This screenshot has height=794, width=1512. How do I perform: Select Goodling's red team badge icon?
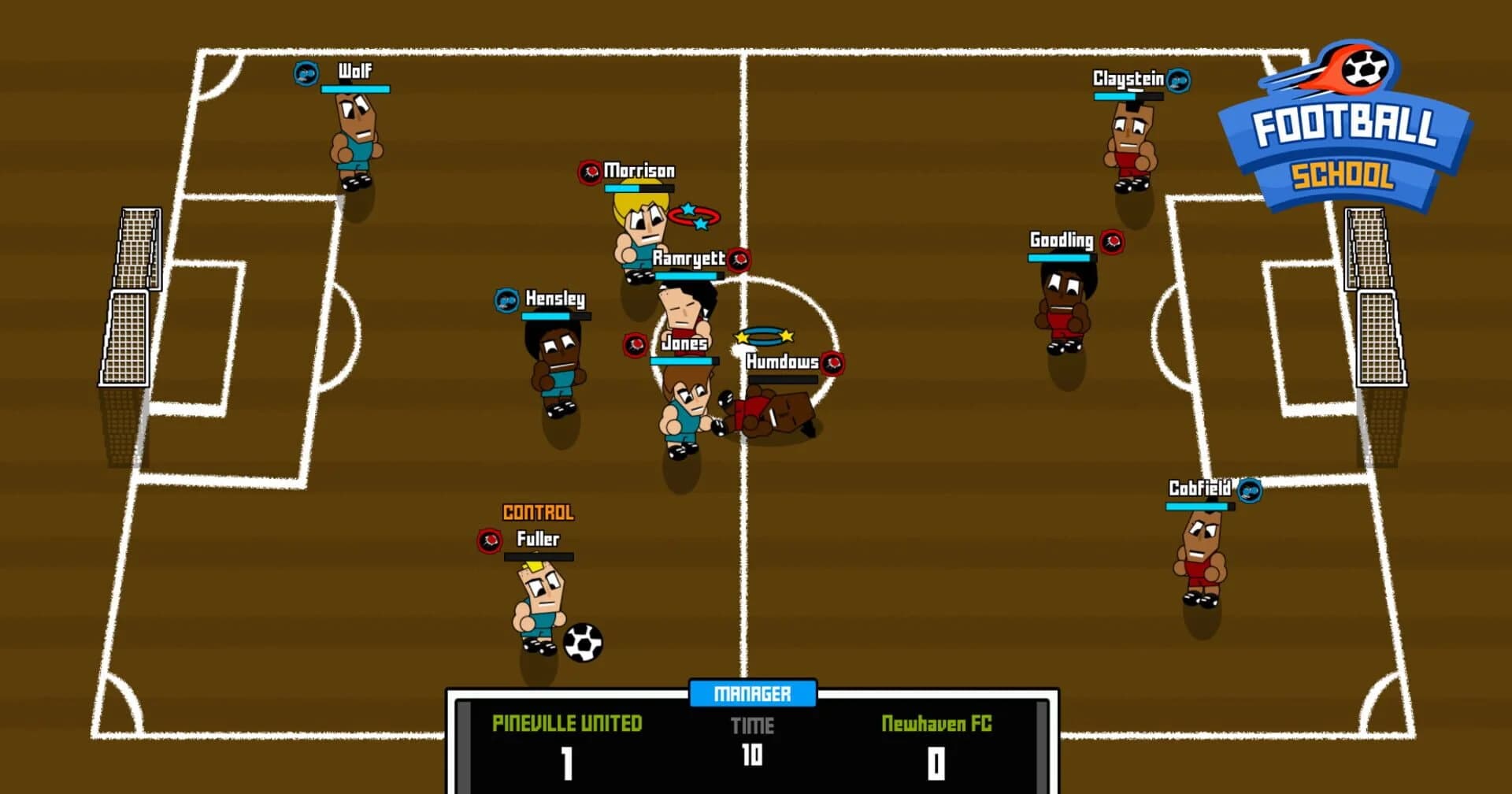(x=1115, y=243)
